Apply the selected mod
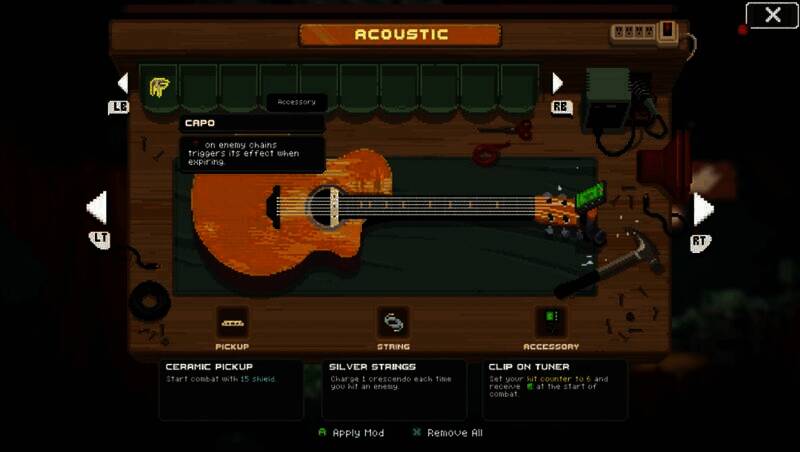Screen dimensions: 800x452 pos(350,433)
